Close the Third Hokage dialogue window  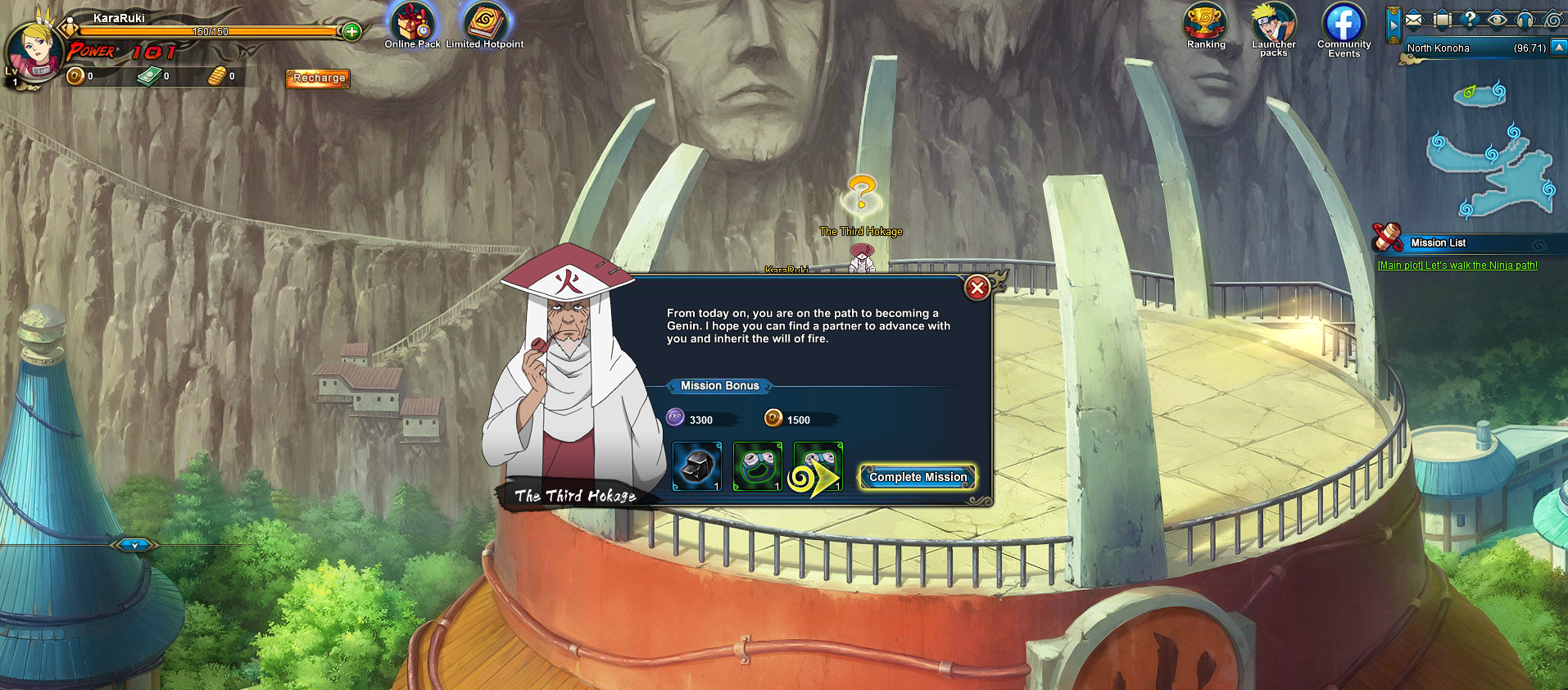pyautogui.click(x=977, y=288)
